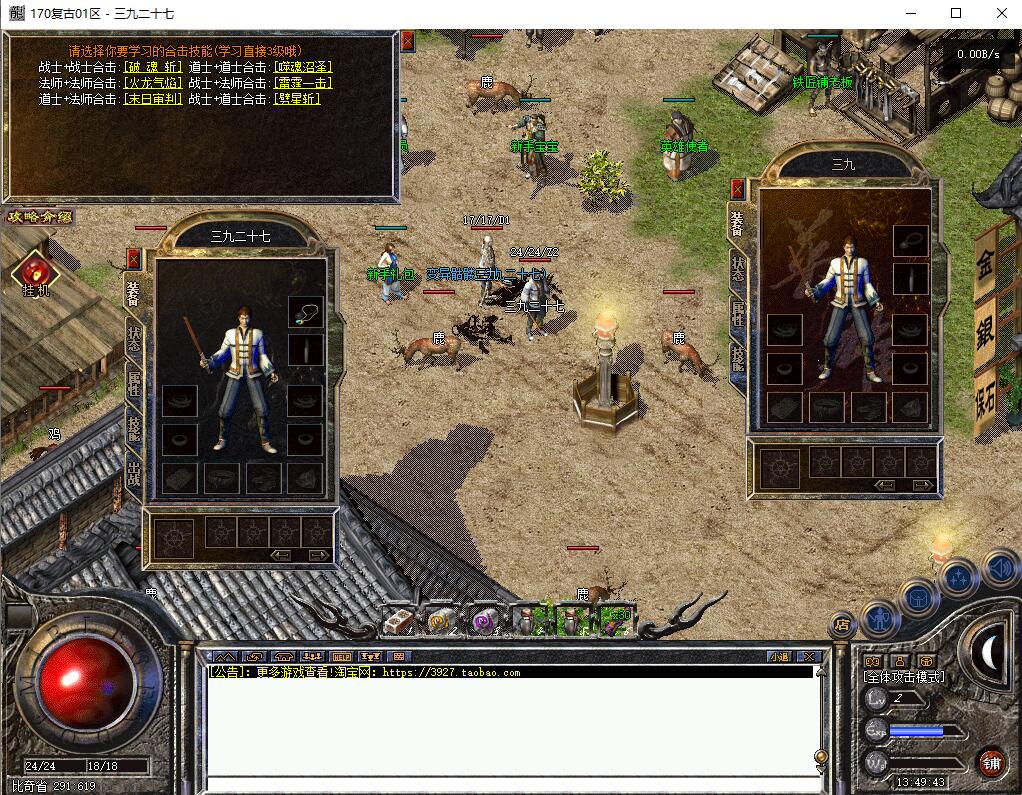Select the 噬魂沼泽 combo skill link
The width and height of the screenshot is (1022, 795).
tap(303, 67)
